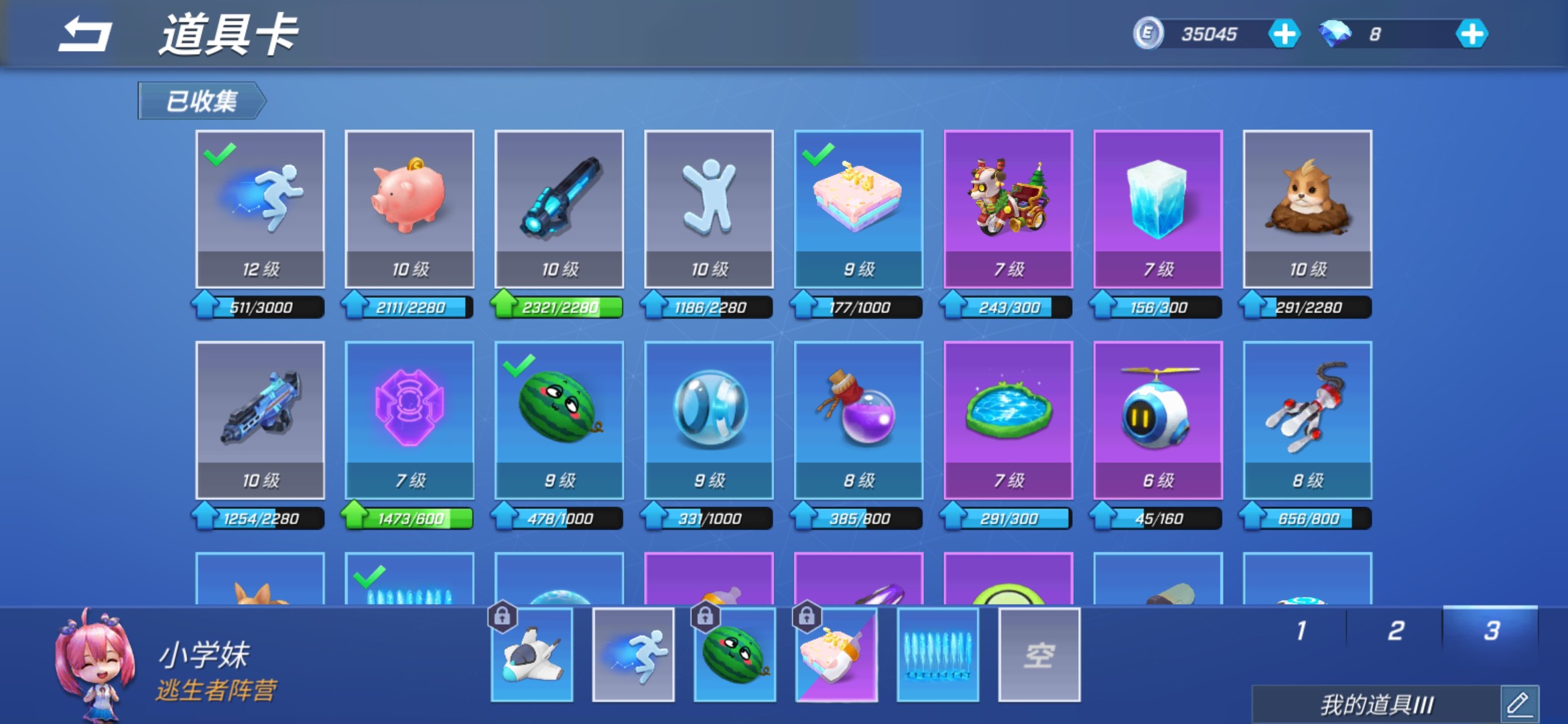Select the water pond item card

click(1008, 420)
